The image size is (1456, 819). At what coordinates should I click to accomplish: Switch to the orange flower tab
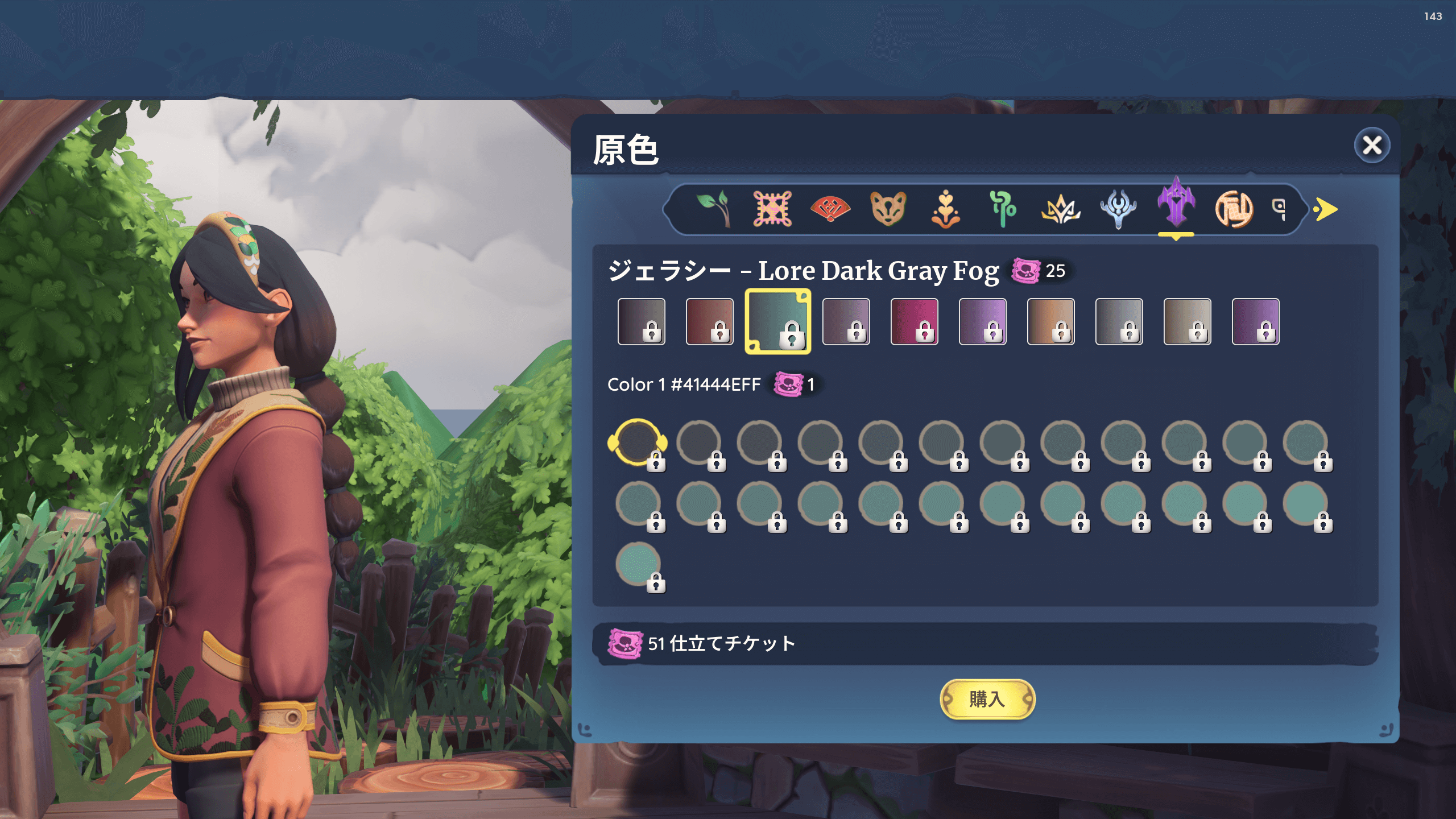point(946,209)
